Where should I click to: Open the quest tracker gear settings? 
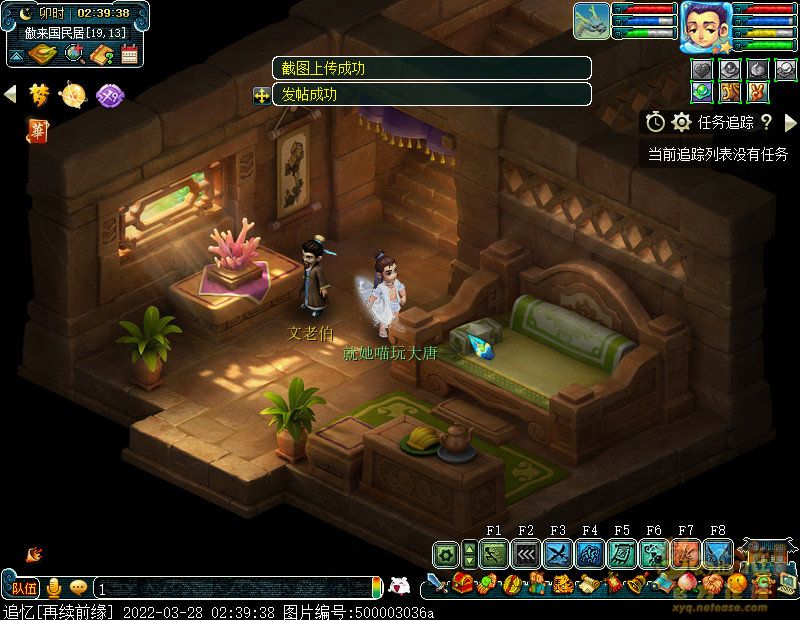[681, 122]
